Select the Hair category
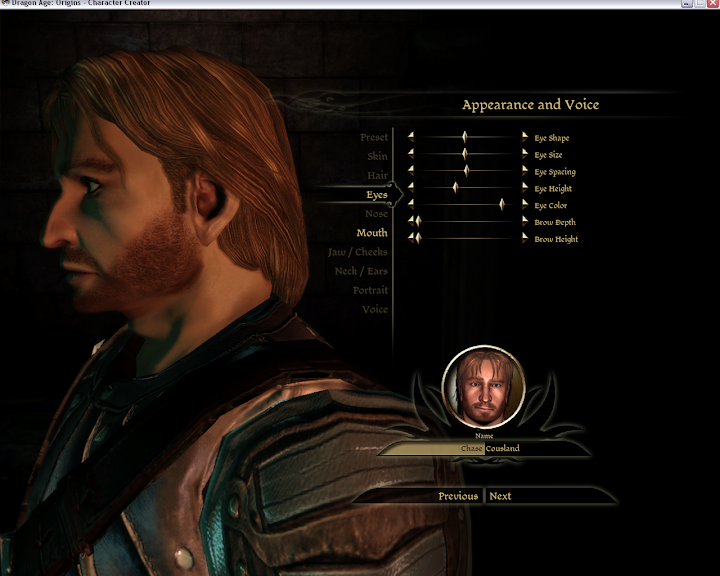The height and width of the screenshot is (576, 720). [376, 175]
